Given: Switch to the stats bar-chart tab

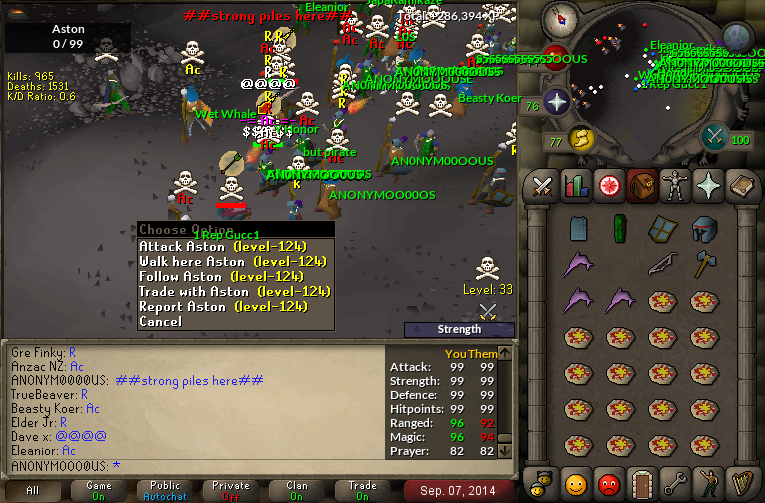Looking at the screenshot, I should pyautogui.click(x=575, y=186).
